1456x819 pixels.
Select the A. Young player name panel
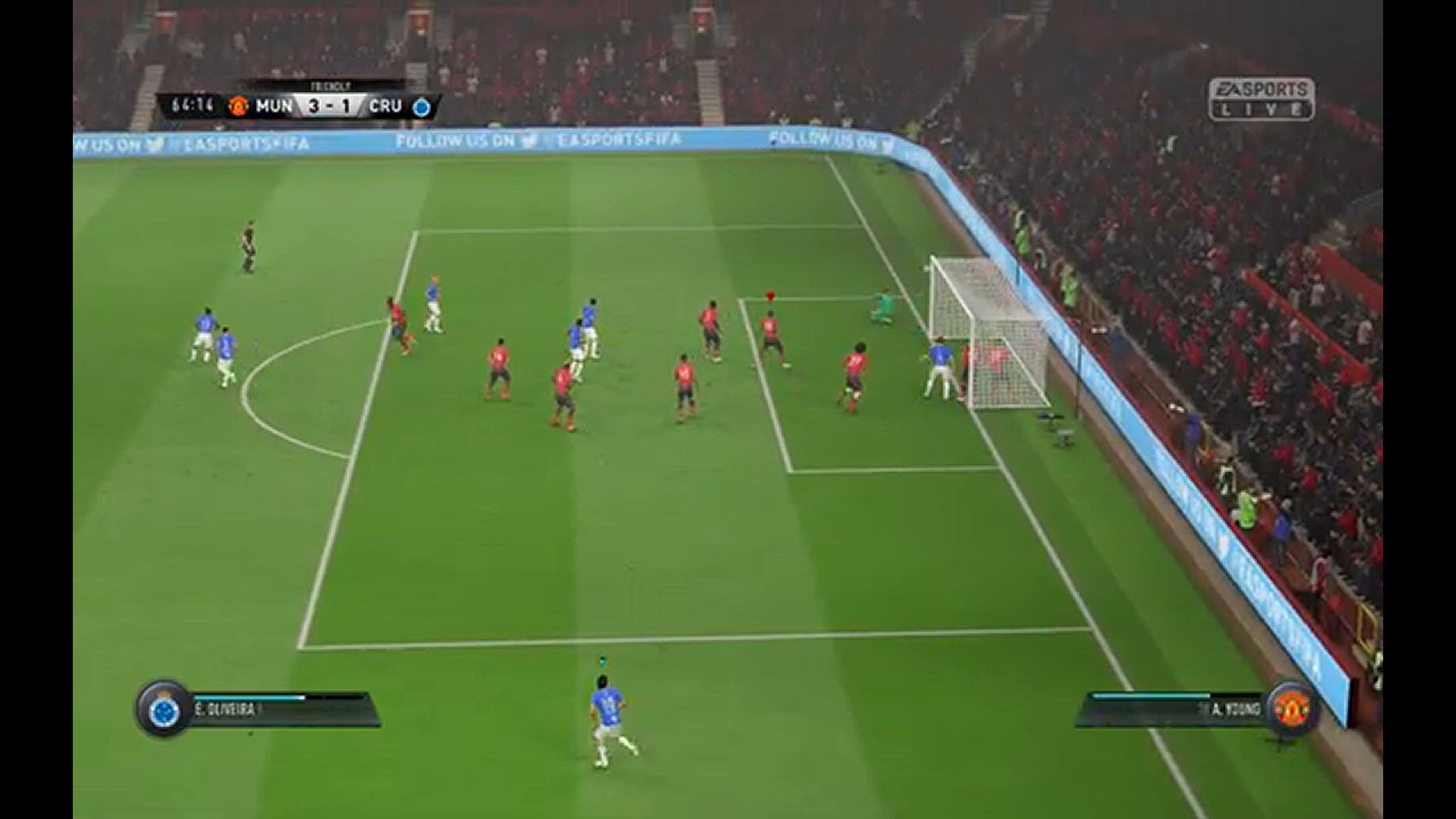point(1175,710)
